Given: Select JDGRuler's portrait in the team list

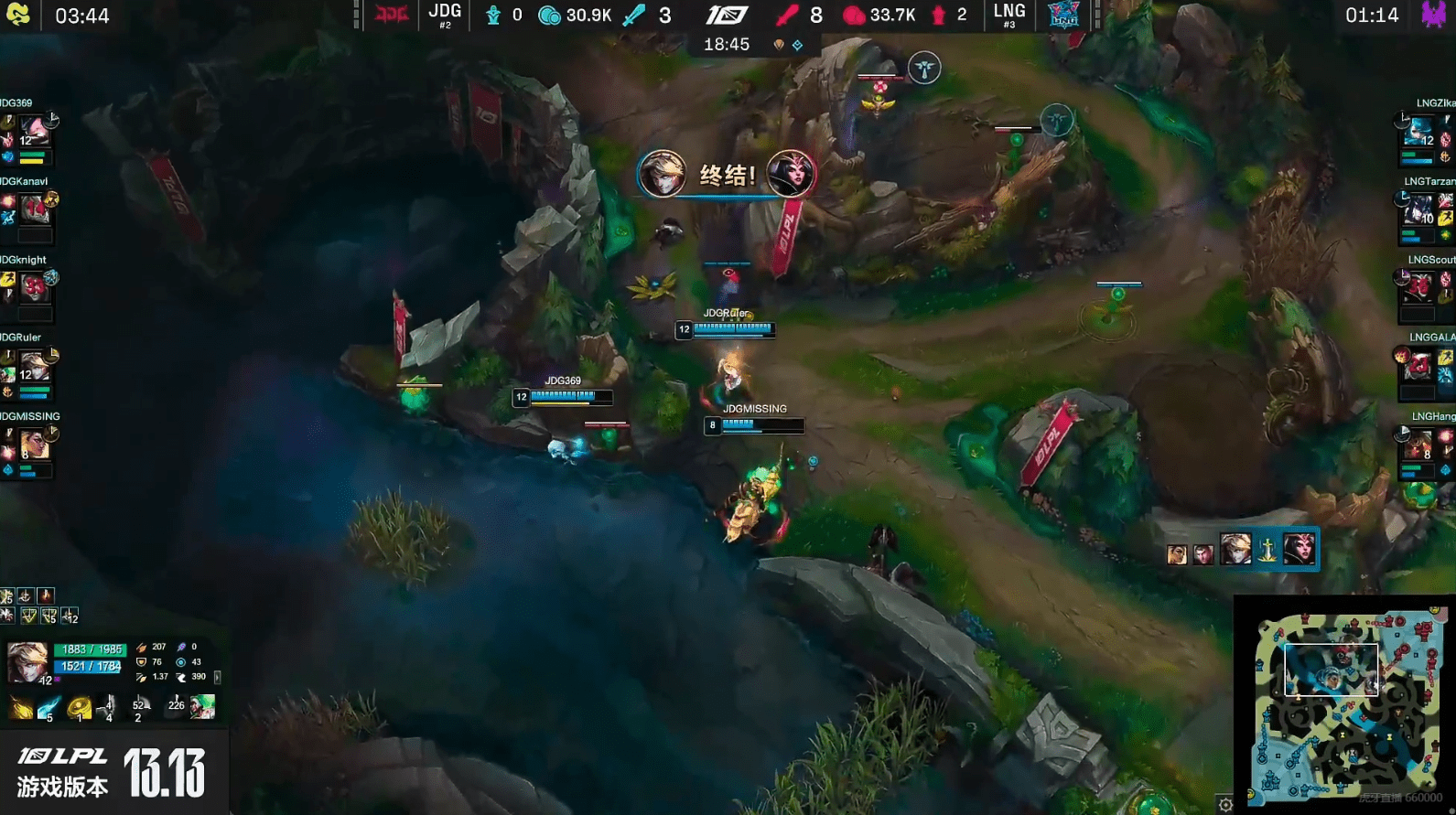Looking at the screenshot, I should (34, 366).
